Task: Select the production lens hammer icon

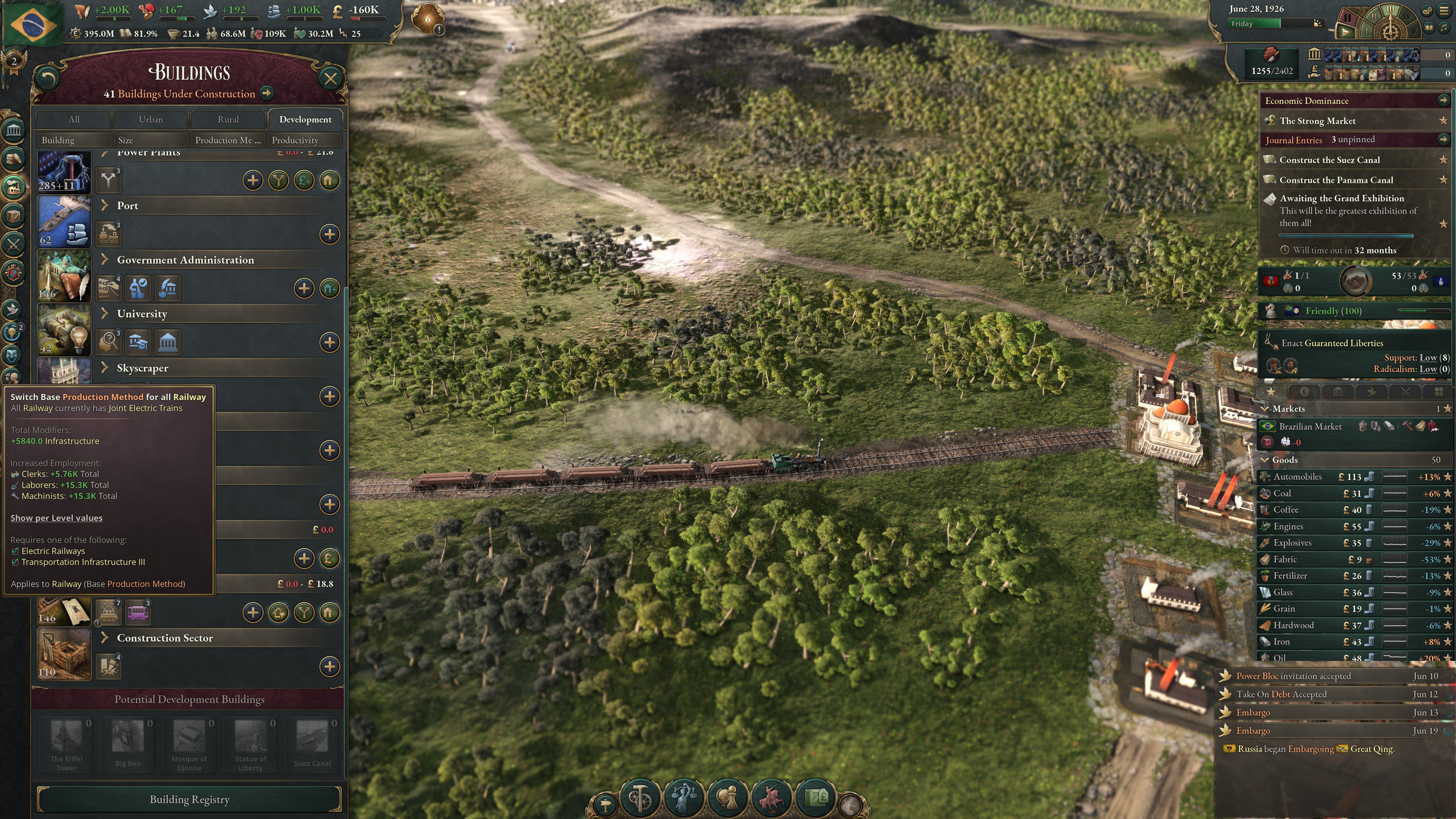Action: (x=640, y=799)
